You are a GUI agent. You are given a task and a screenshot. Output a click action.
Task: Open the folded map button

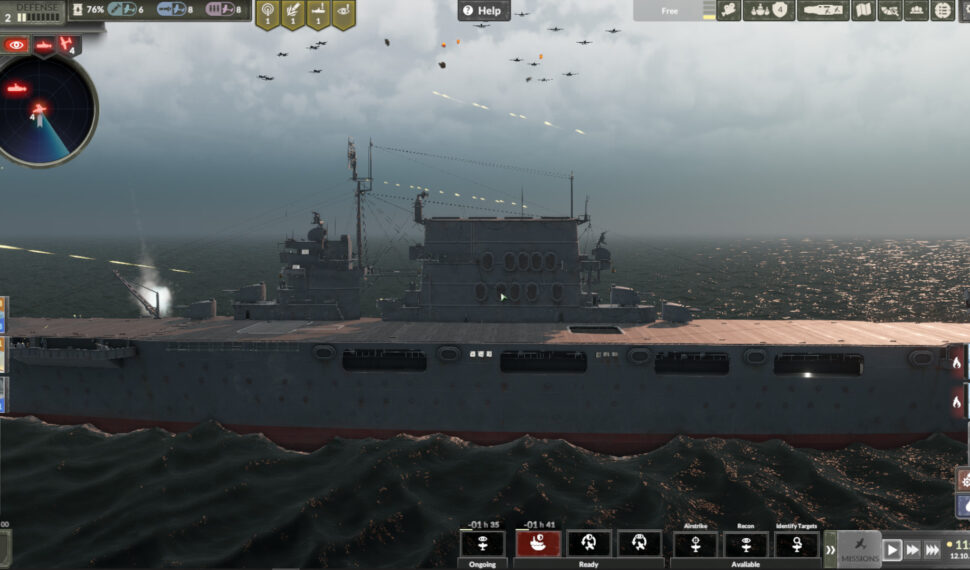(862, 11)
